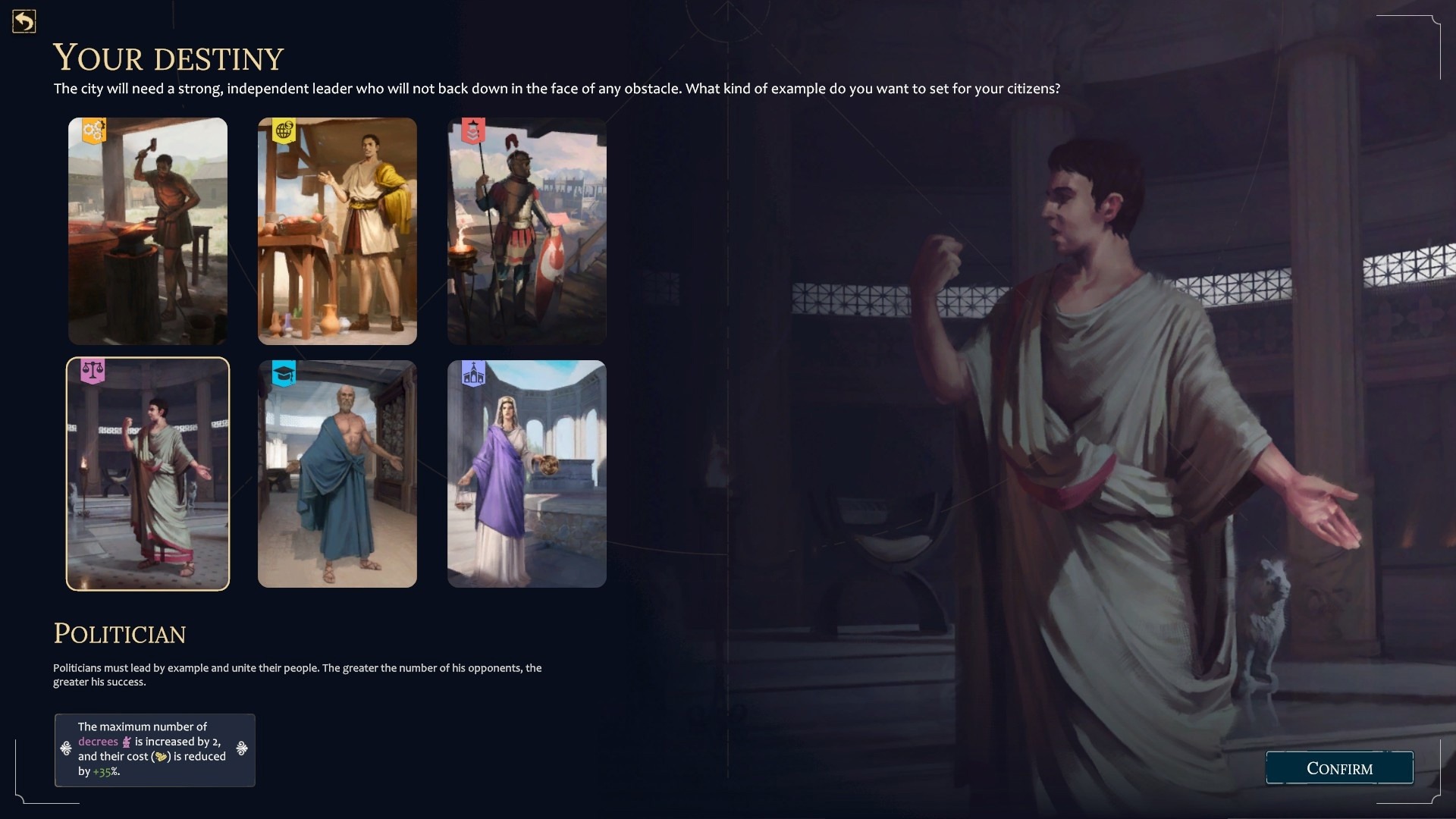
Task: Select the merchant destiny card
Action: pyautogui.click(x=337, y=231)
